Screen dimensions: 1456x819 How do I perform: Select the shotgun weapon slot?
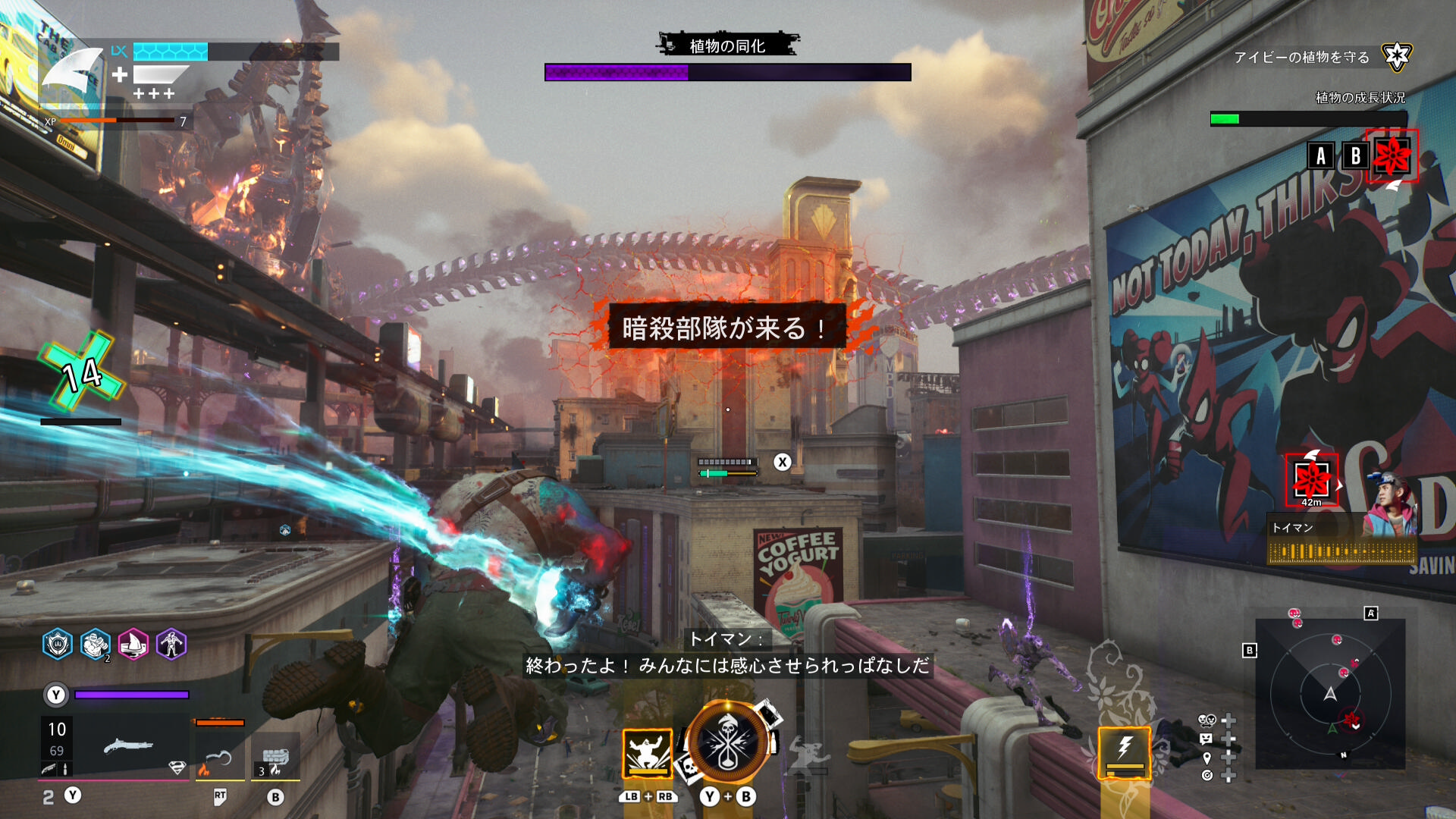point(129,747)
